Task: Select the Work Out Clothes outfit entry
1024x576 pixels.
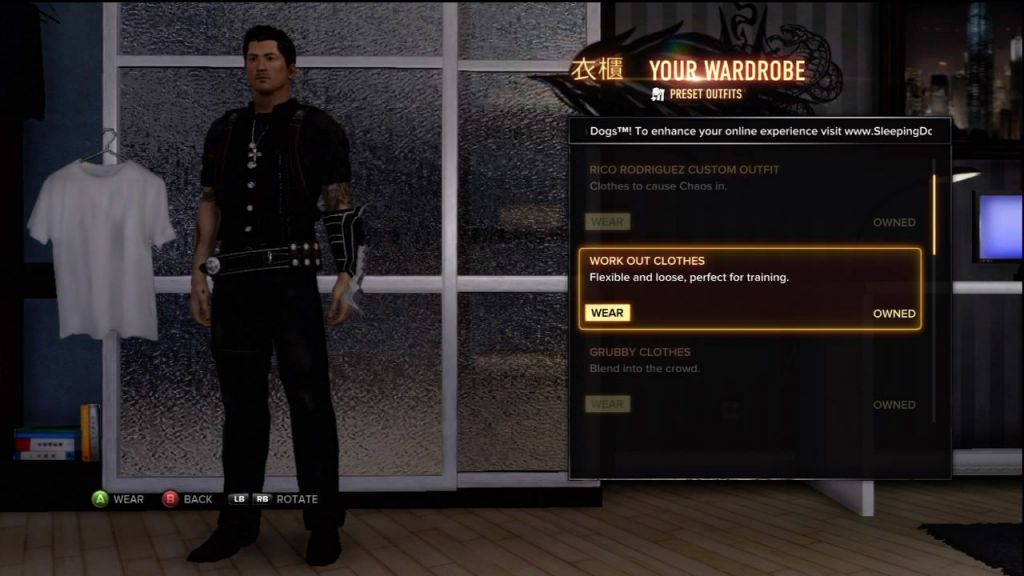Action: (x=750, y=270)
